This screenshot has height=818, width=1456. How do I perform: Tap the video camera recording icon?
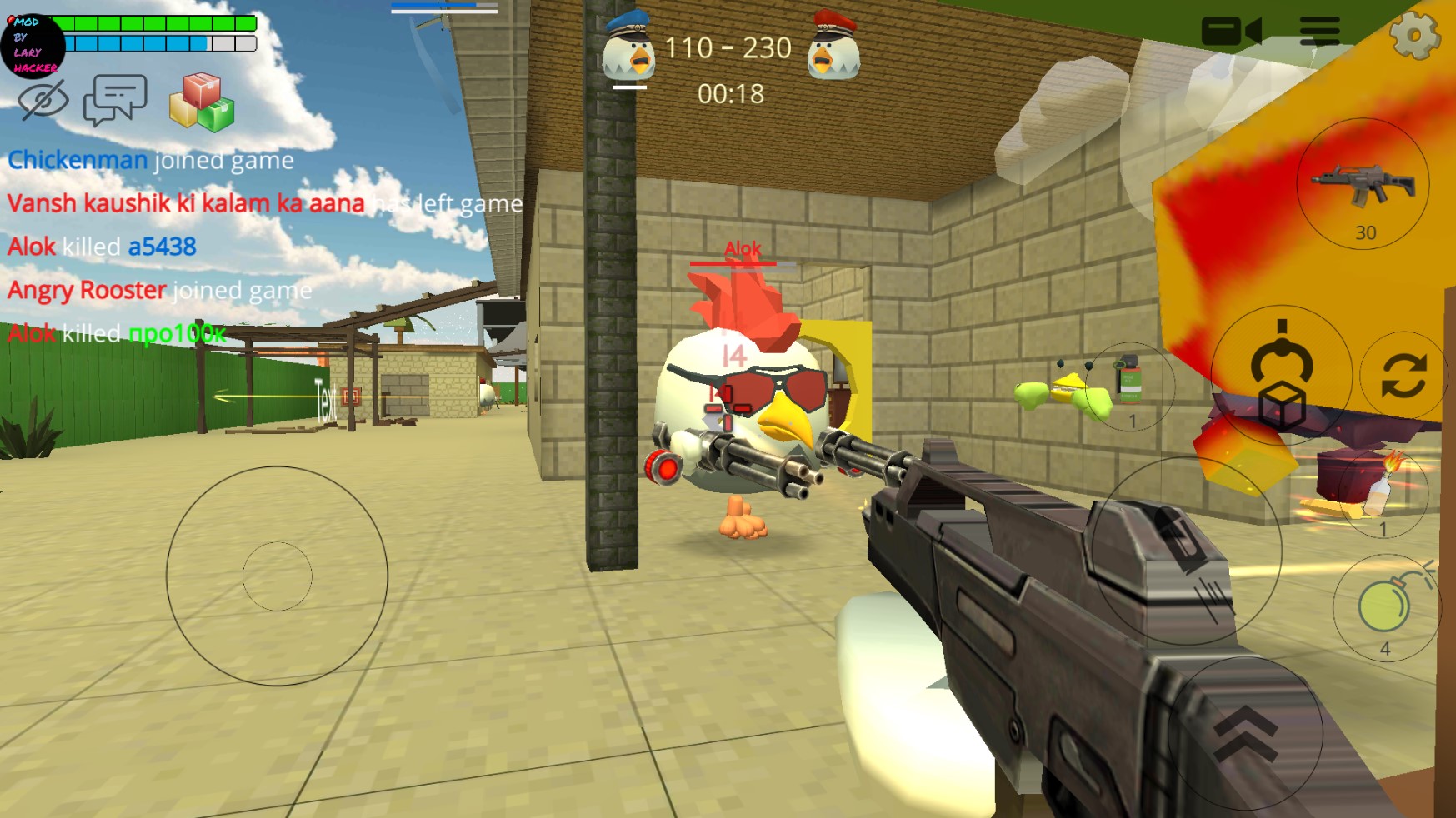(x=1233, y=32)
